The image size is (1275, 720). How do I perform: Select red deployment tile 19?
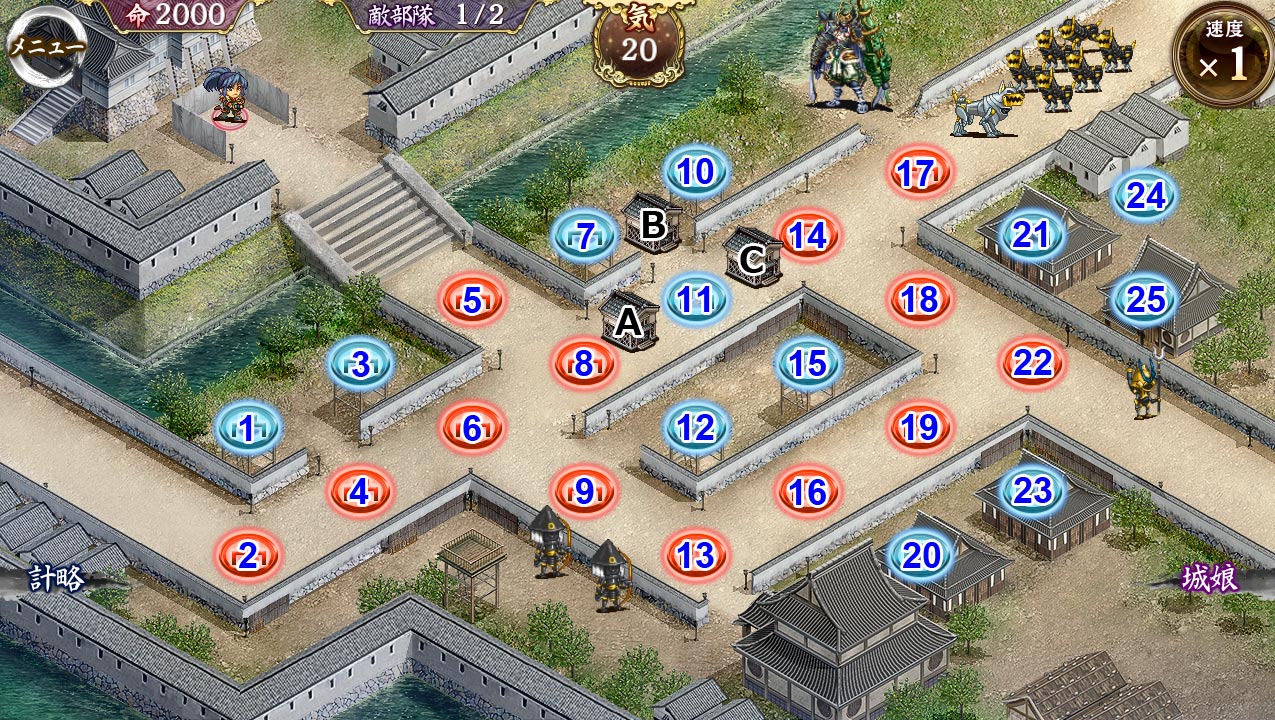tap(919, 429)
